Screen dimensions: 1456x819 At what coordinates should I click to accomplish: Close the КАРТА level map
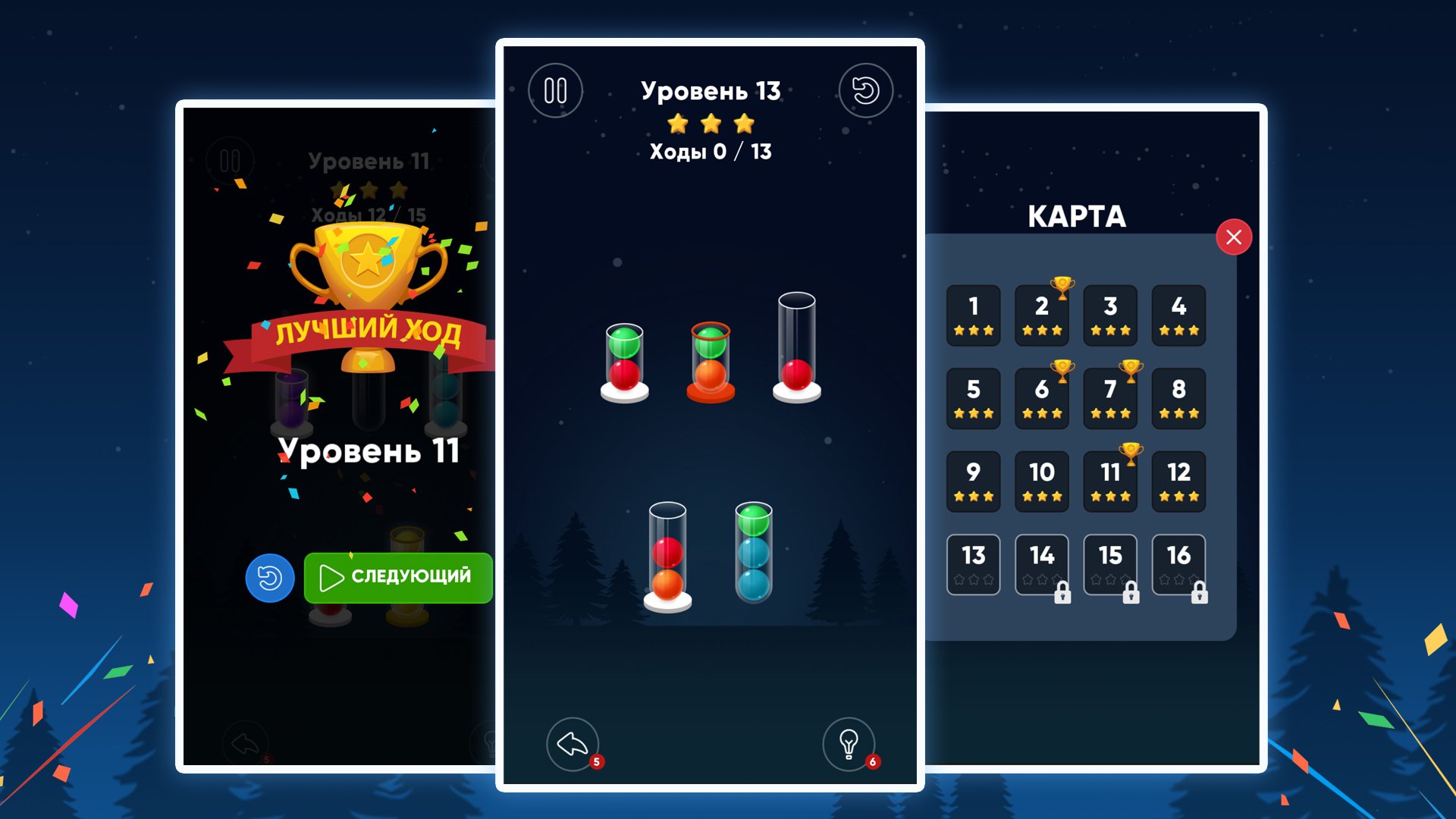click(1235, 237)
